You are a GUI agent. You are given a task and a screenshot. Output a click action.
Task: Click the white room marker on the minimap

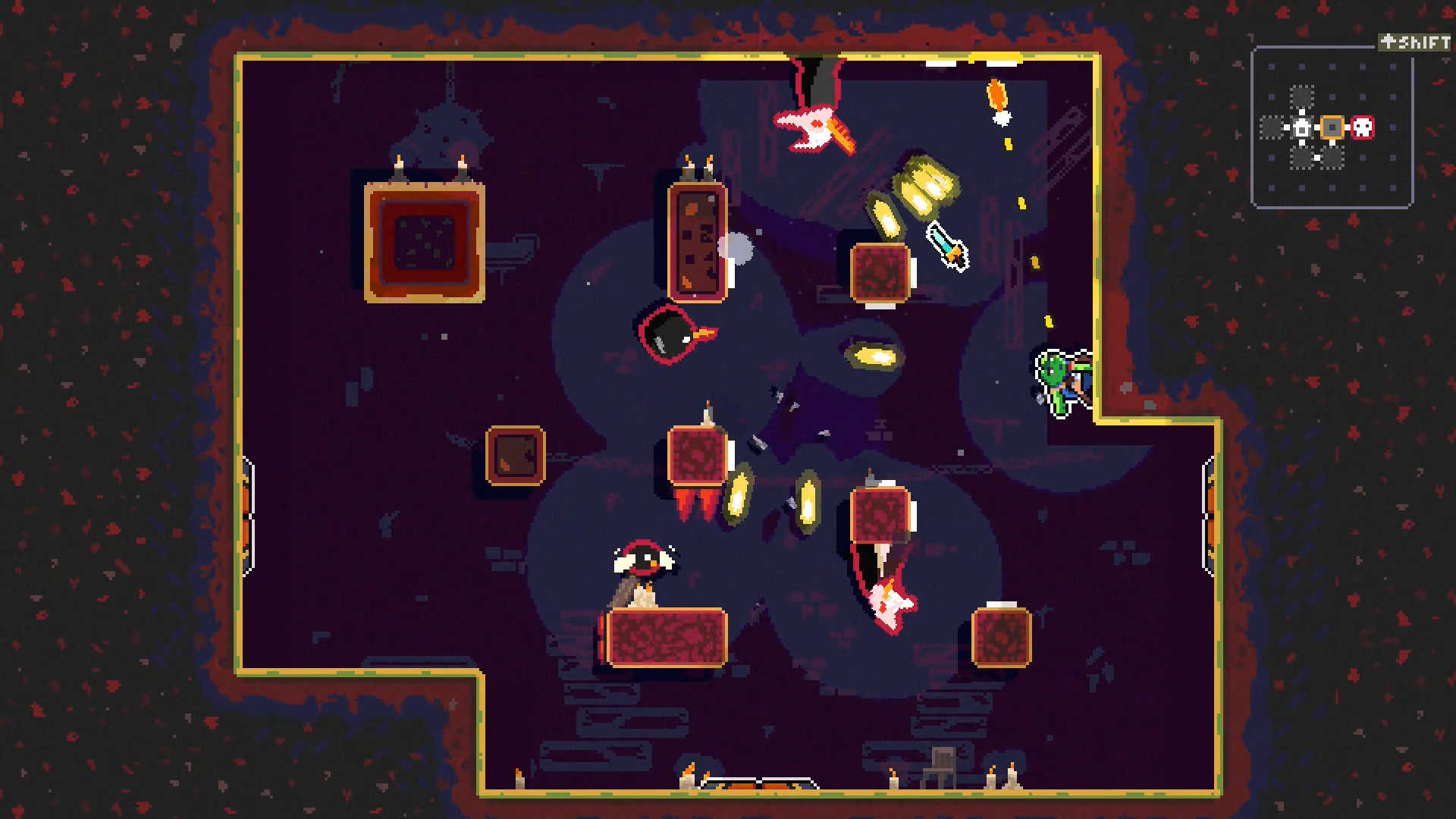(1301, 127)
